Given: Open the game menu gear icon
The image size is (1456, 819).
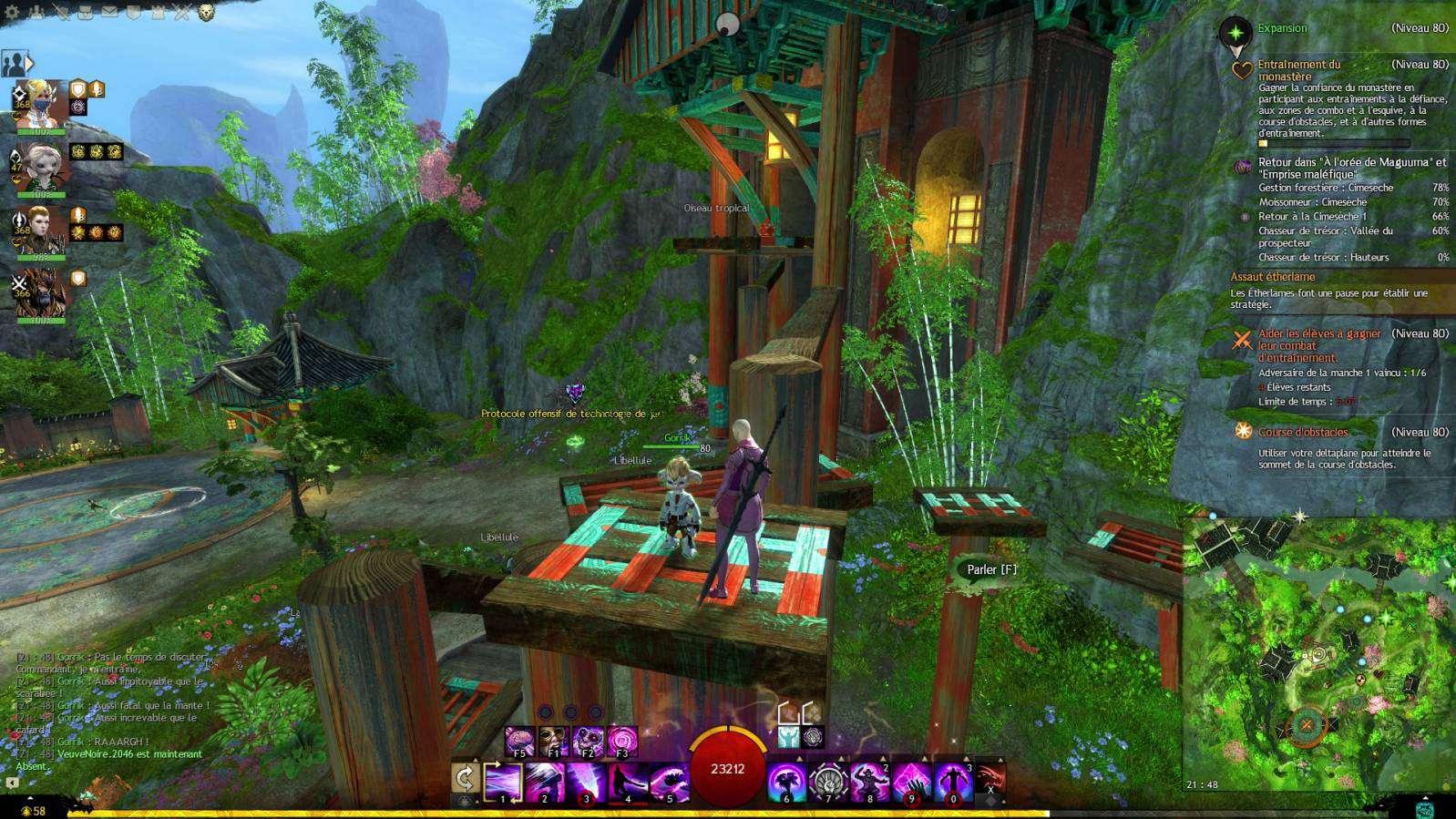Looking at the screenshot, I should [13, 13].
